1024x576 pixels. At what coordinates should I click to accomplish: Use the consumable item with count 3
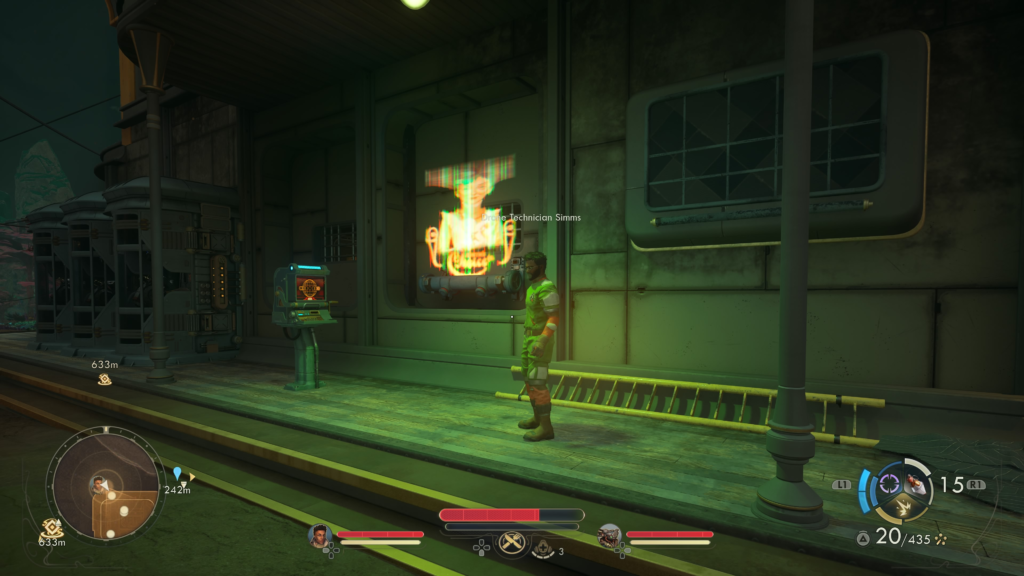coord(544,548)
